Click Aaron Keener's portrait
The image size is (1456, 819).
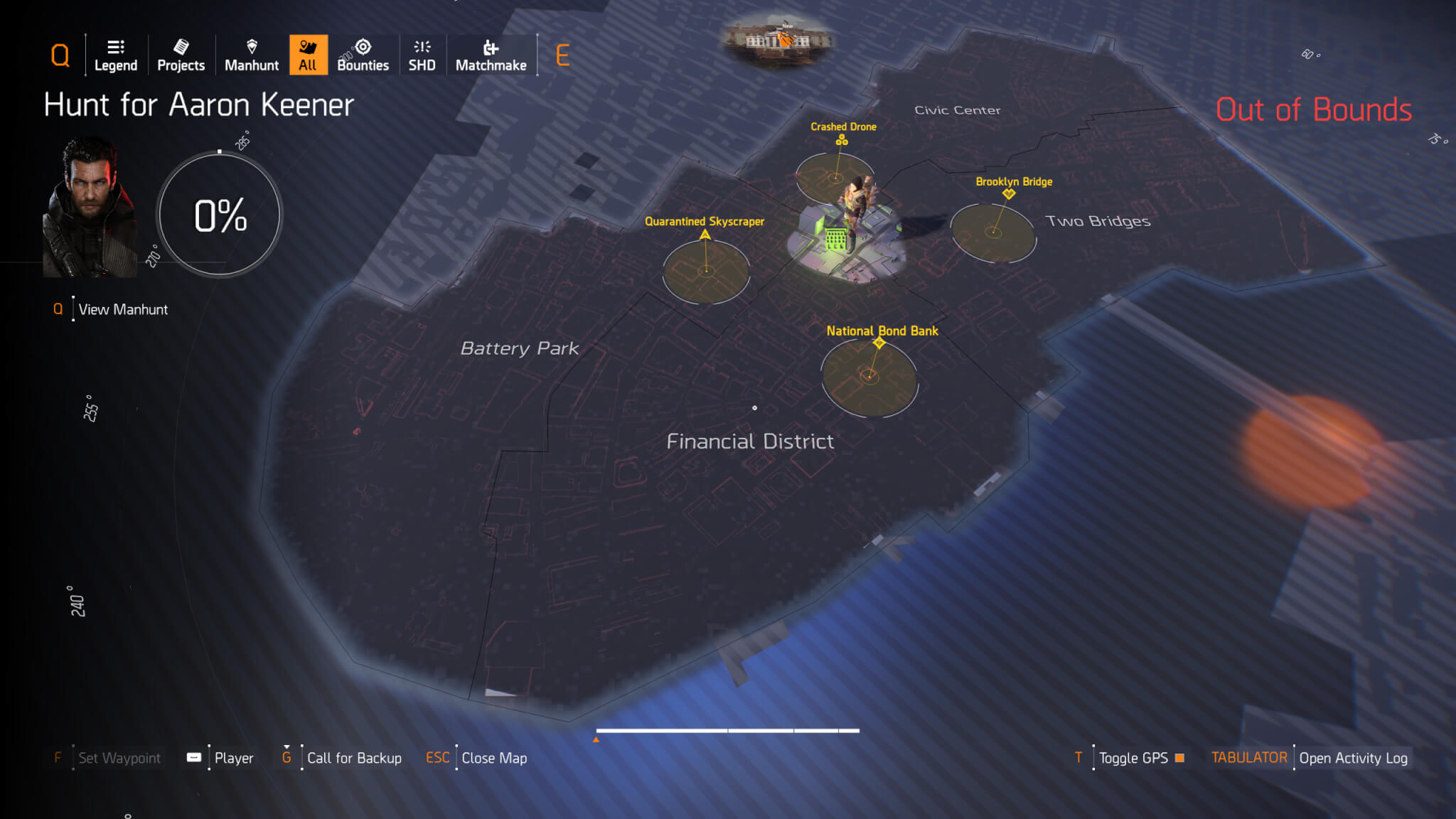[90, 207]
